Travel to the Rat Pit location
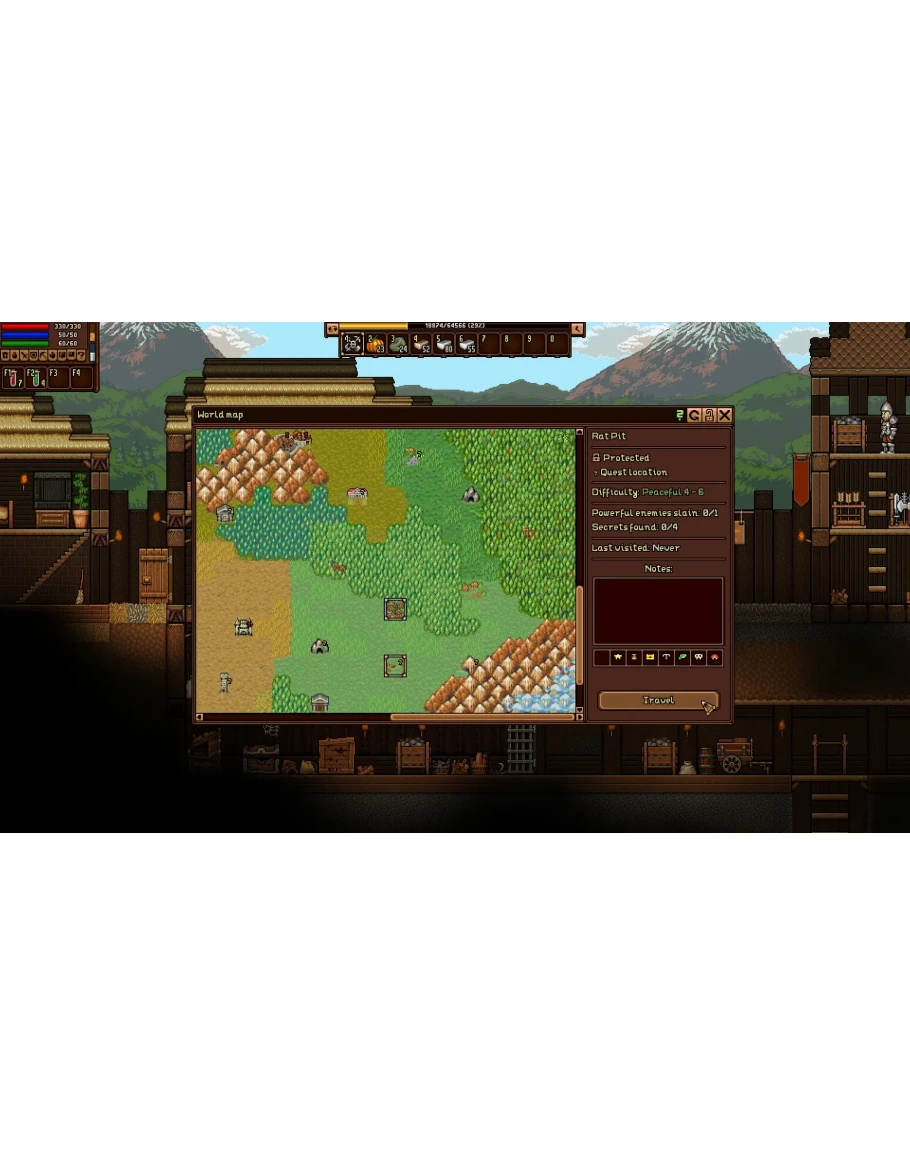910x1155 pixels. click(657, 701)
